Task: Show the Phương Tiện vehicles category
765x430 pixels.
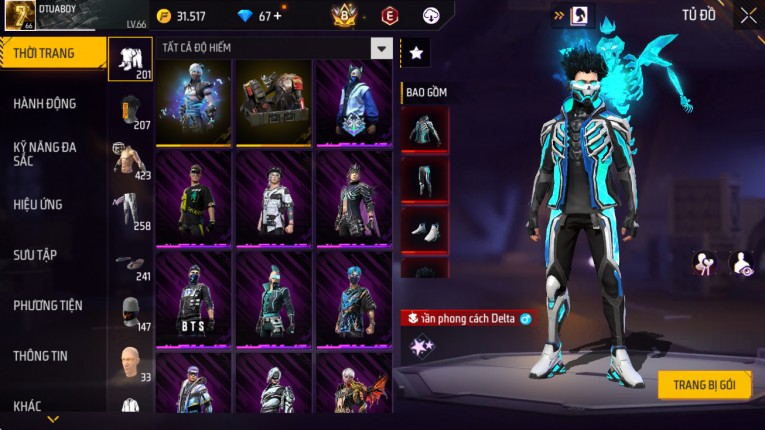Action: (48, 306)
